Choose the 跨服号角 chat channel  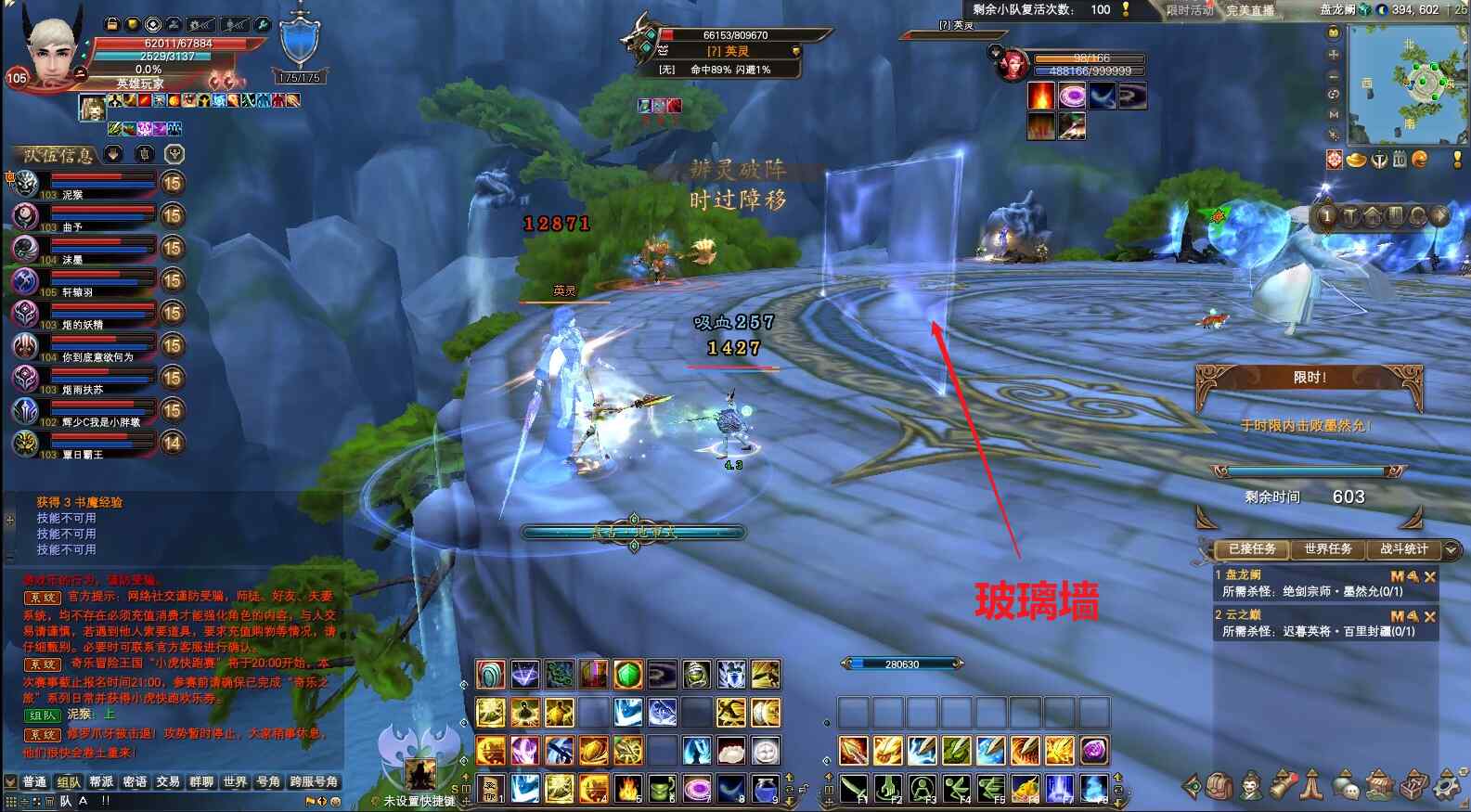click(x=314, y=782)
